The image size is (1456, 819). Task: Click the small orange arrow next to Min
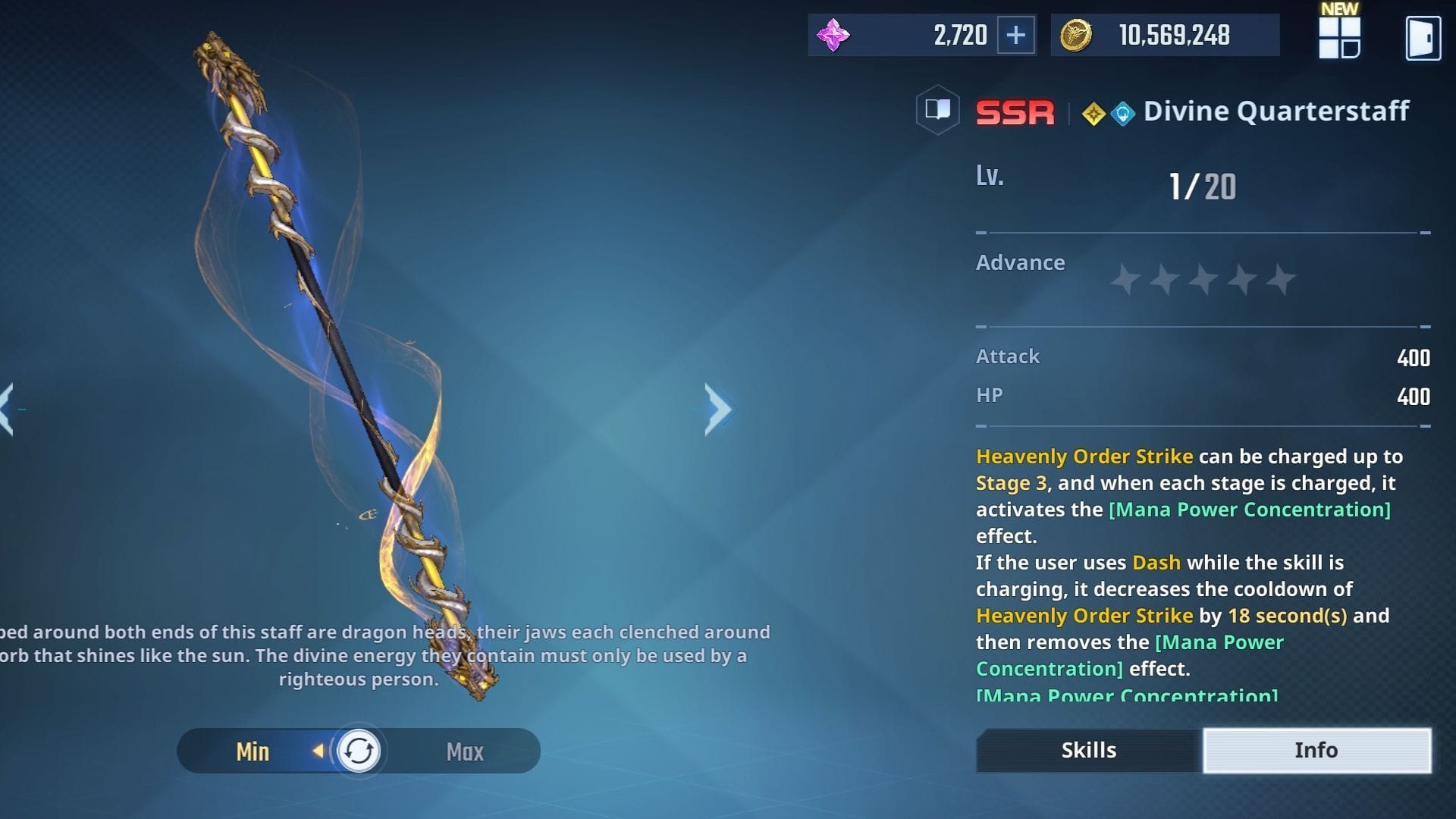click(x=318, y=751)
